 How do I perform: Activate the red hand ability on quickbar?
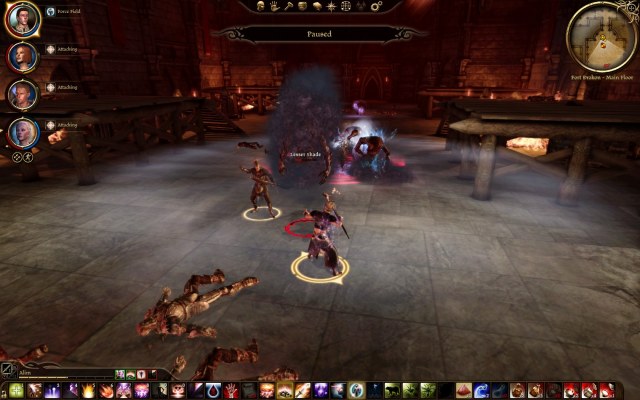pos(230,391)
